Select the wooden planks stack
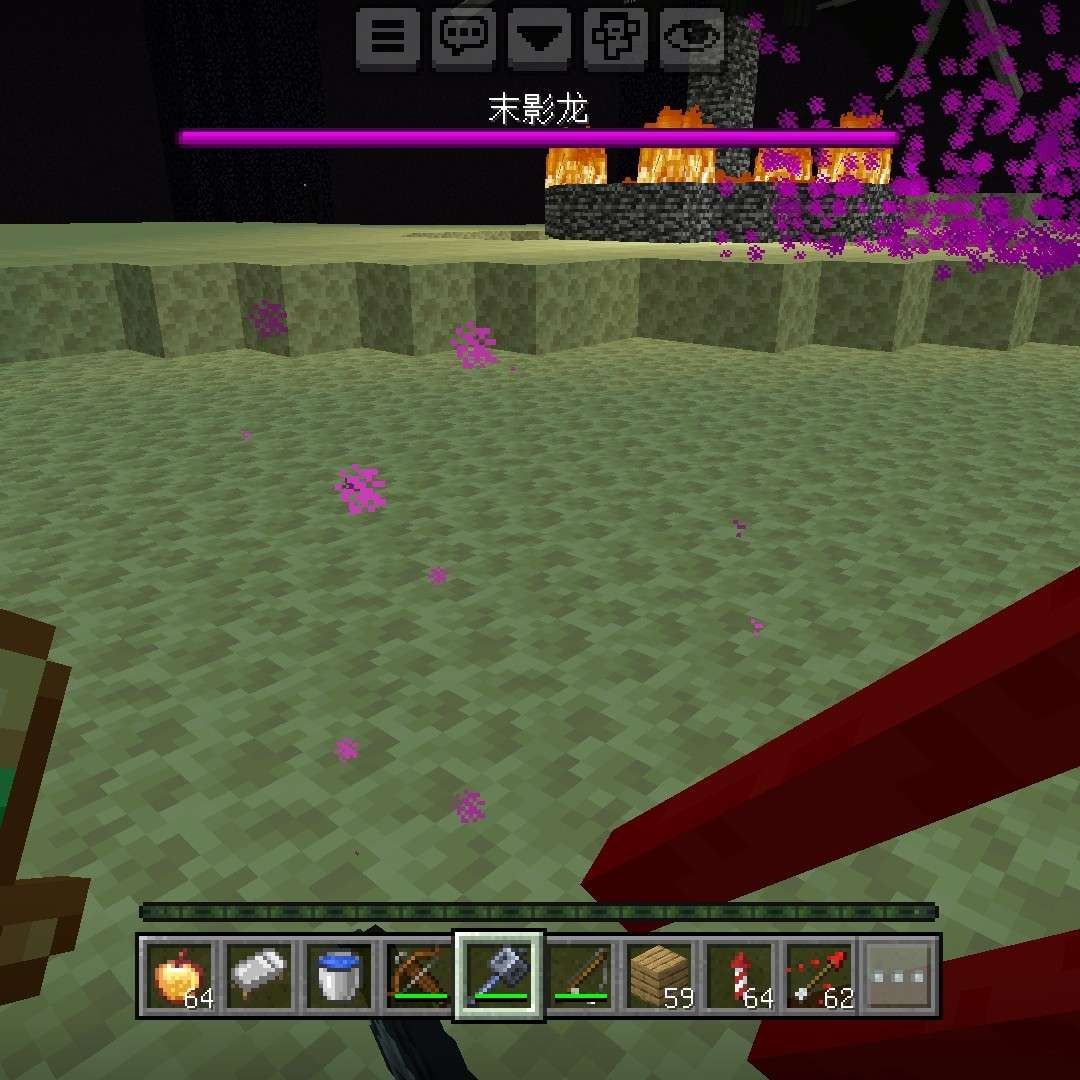 (660, 976)
